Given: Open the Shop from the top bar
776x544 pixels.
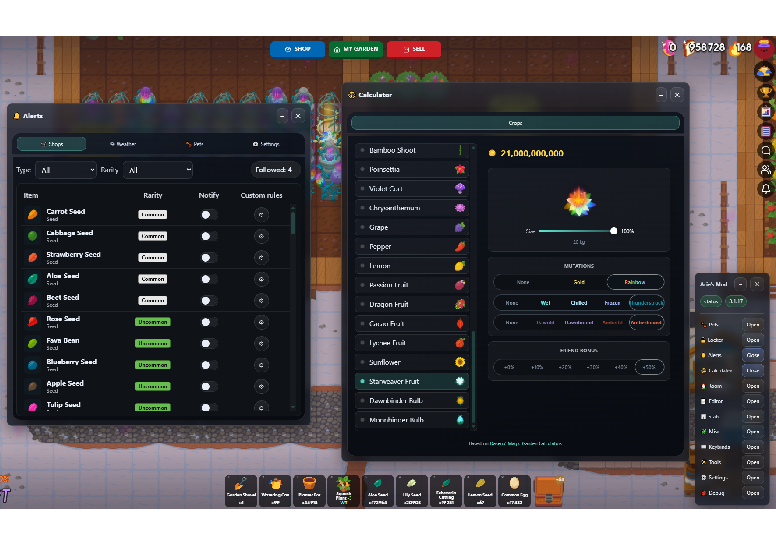Looking at the screenshot, I should coord(297,49).
